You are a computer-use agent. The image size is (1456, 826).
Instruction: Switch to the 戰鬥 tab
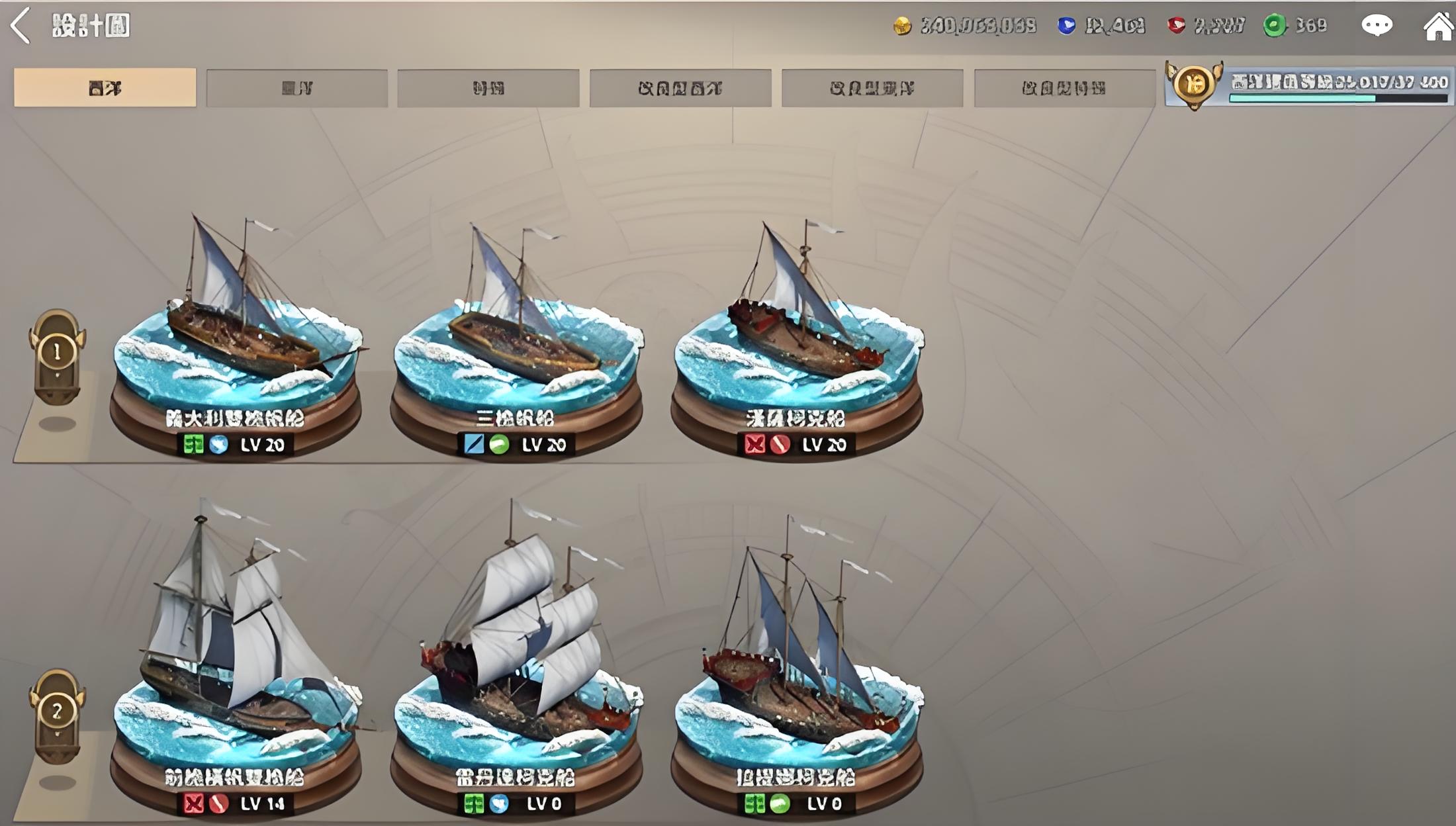tap(488, 87)
